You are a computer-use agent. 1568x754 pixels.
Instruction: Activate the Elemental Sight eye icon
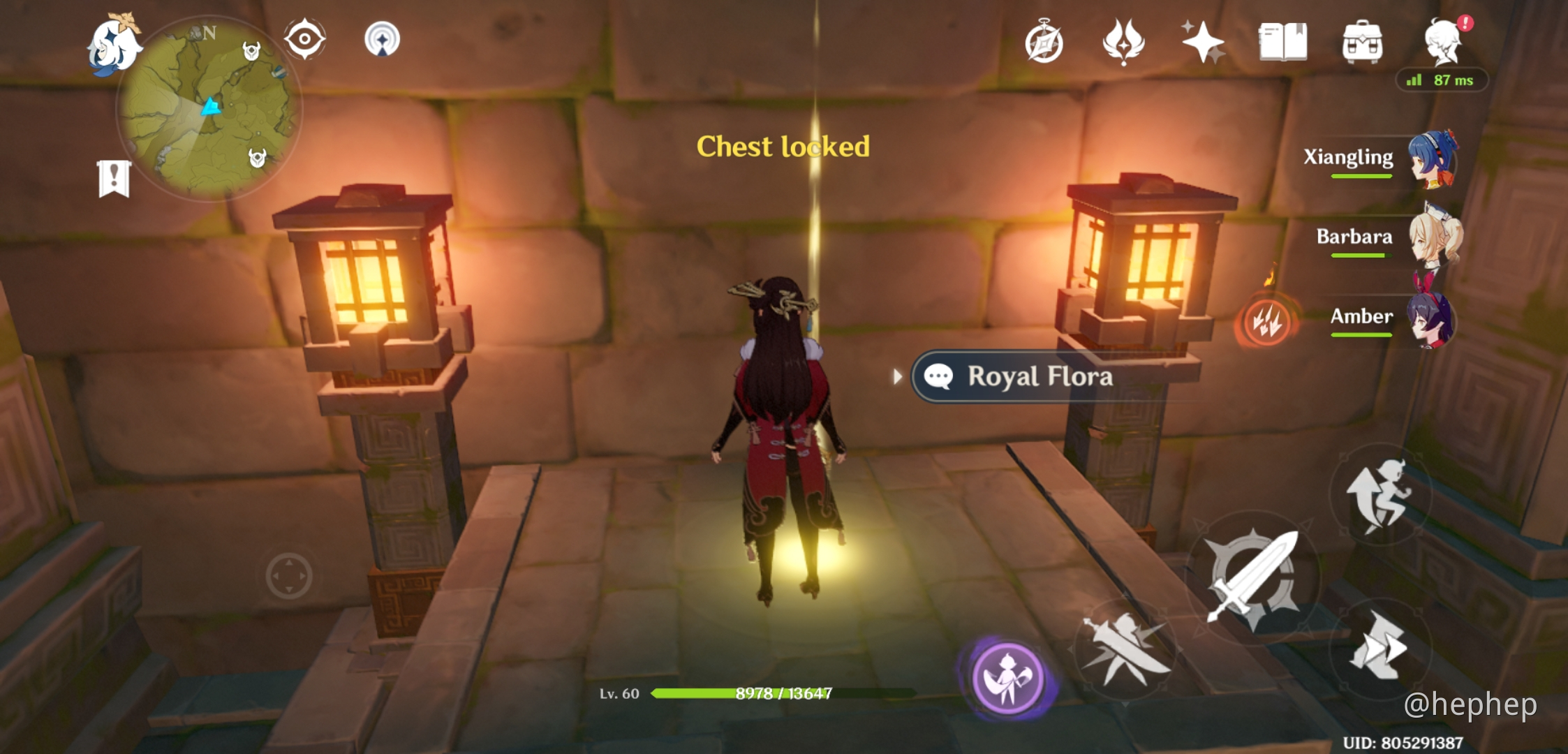[x=304, y=40]
